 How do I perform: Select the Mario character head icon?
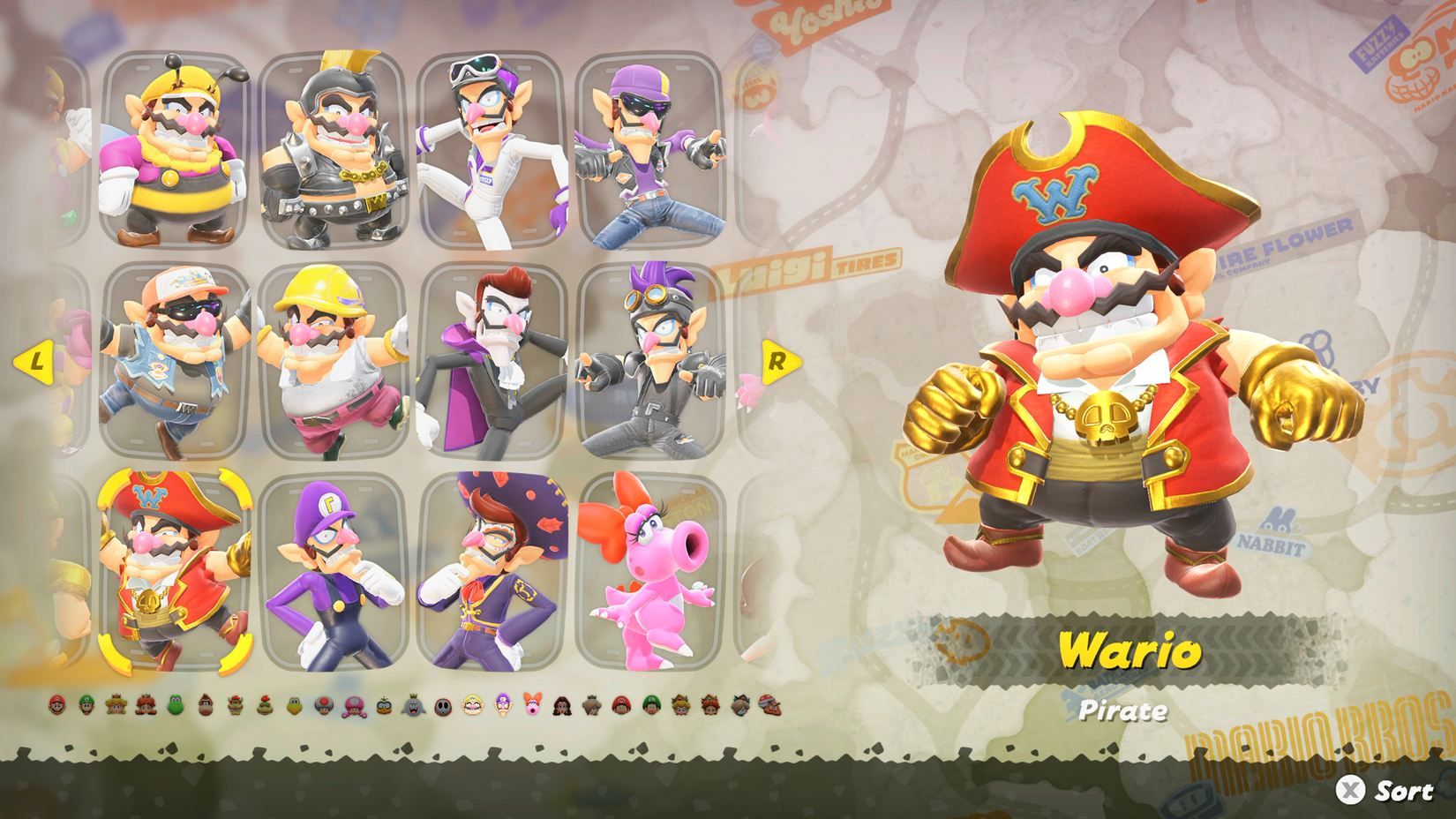56,706
